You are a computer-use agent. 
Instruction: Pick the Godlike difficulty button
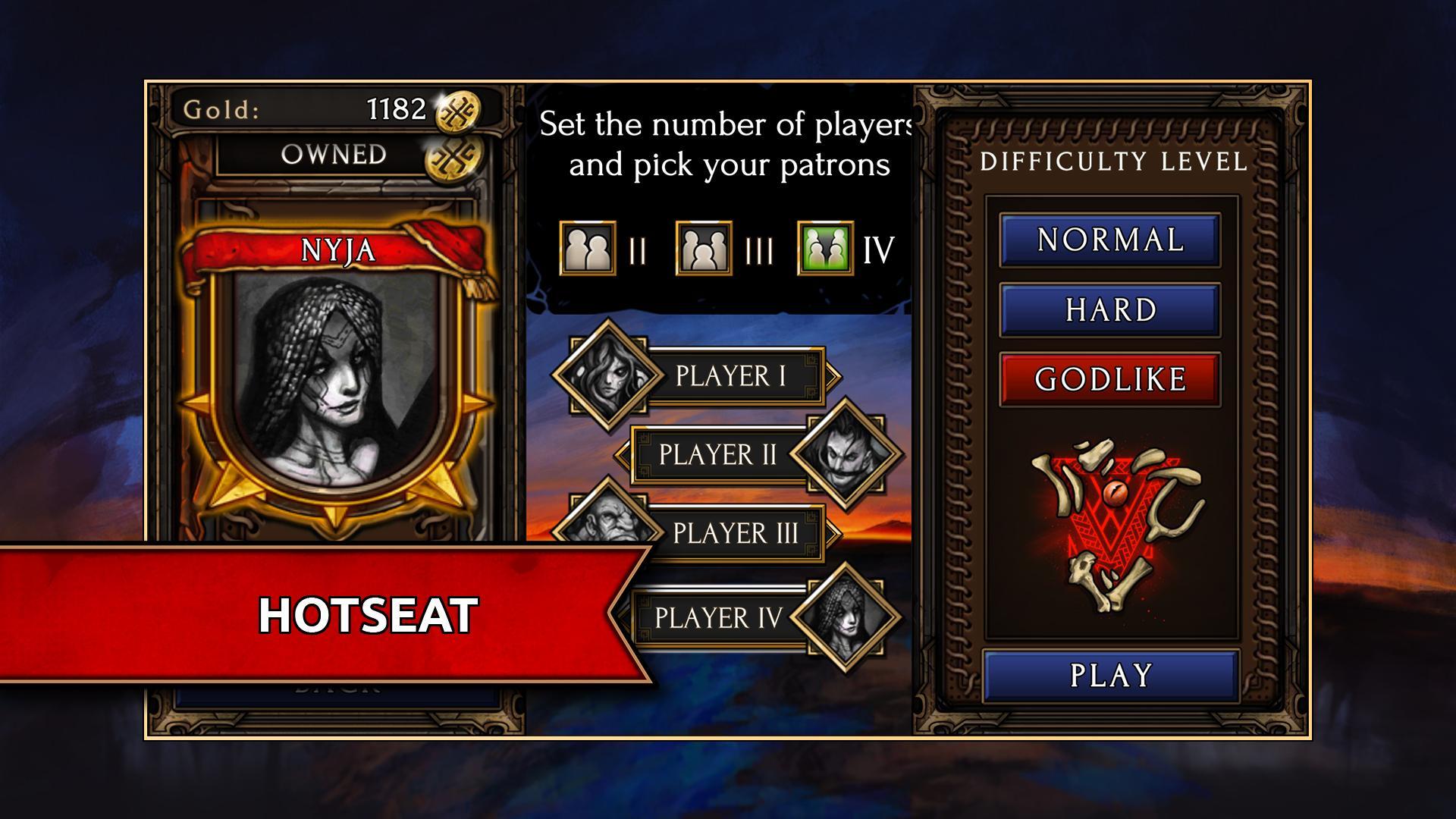tap(1109, 379)
